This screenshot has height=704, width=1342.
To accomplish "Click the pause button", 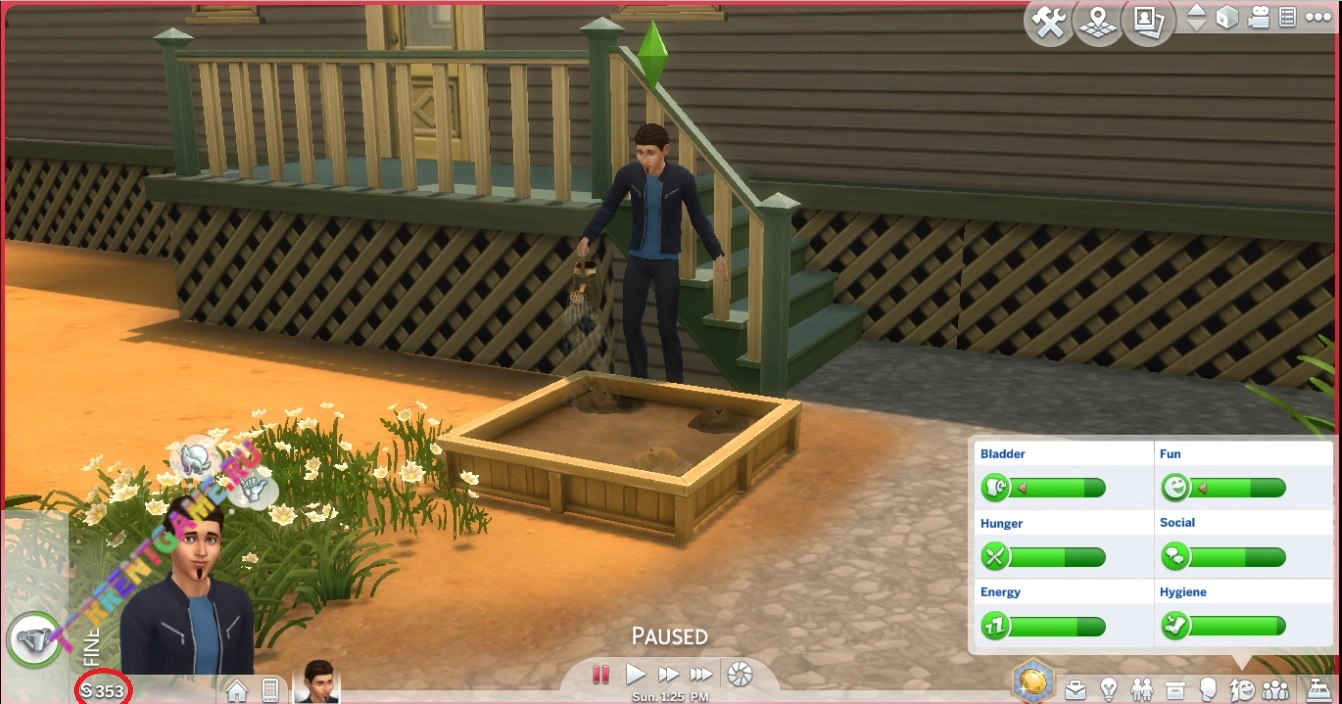I will (x=601, y=674).
